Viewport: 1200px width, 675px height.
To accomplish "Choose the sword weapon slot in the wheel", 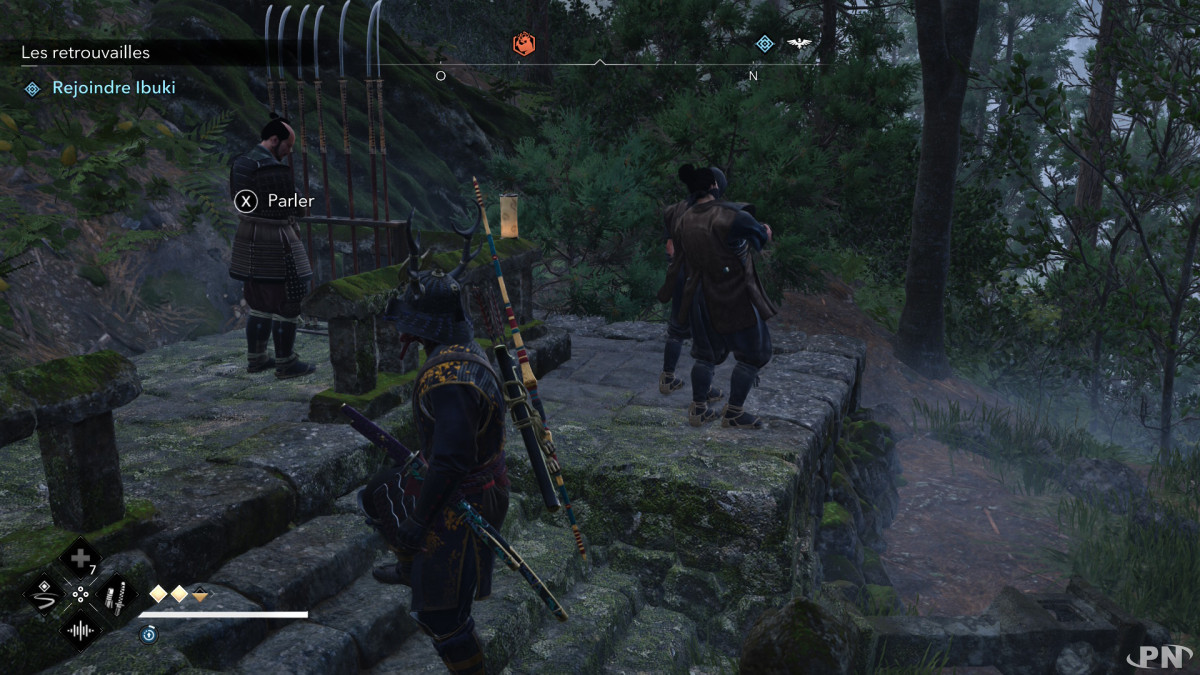I will click(115, 596).
